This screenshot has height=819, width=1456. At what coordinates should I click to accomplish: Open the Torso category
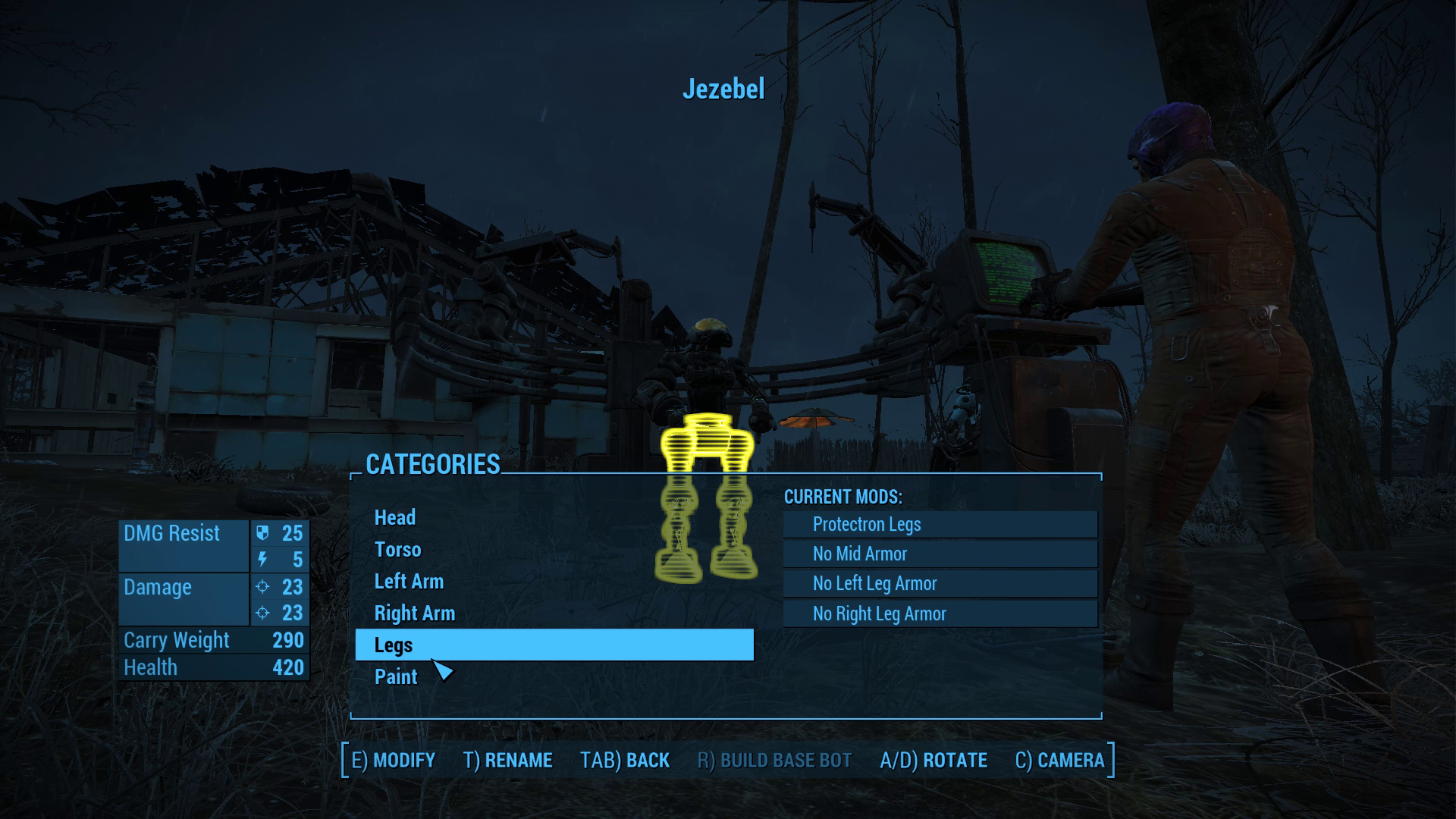397,550
